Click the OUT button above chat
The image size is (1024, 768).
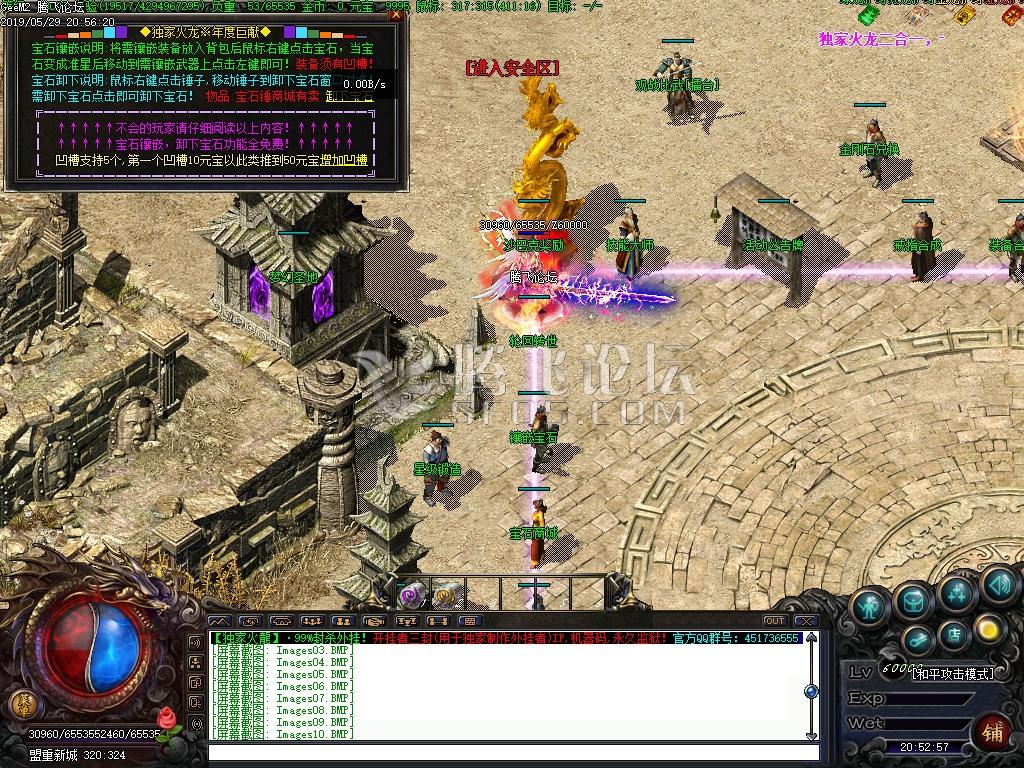[x=774, y=621]
